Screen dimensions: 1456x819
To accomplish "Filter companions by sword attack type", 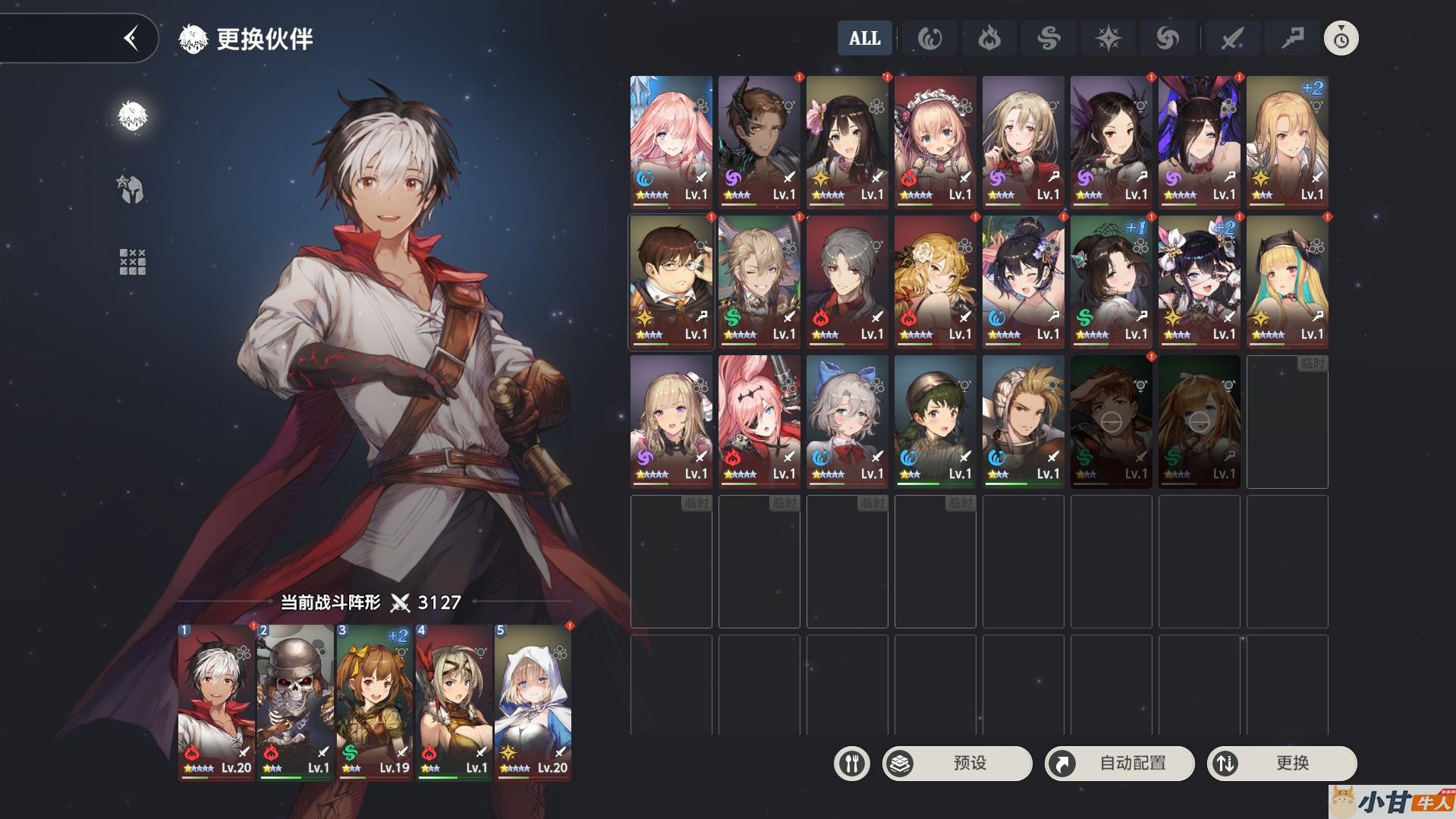I will (x=1231, y=38).
